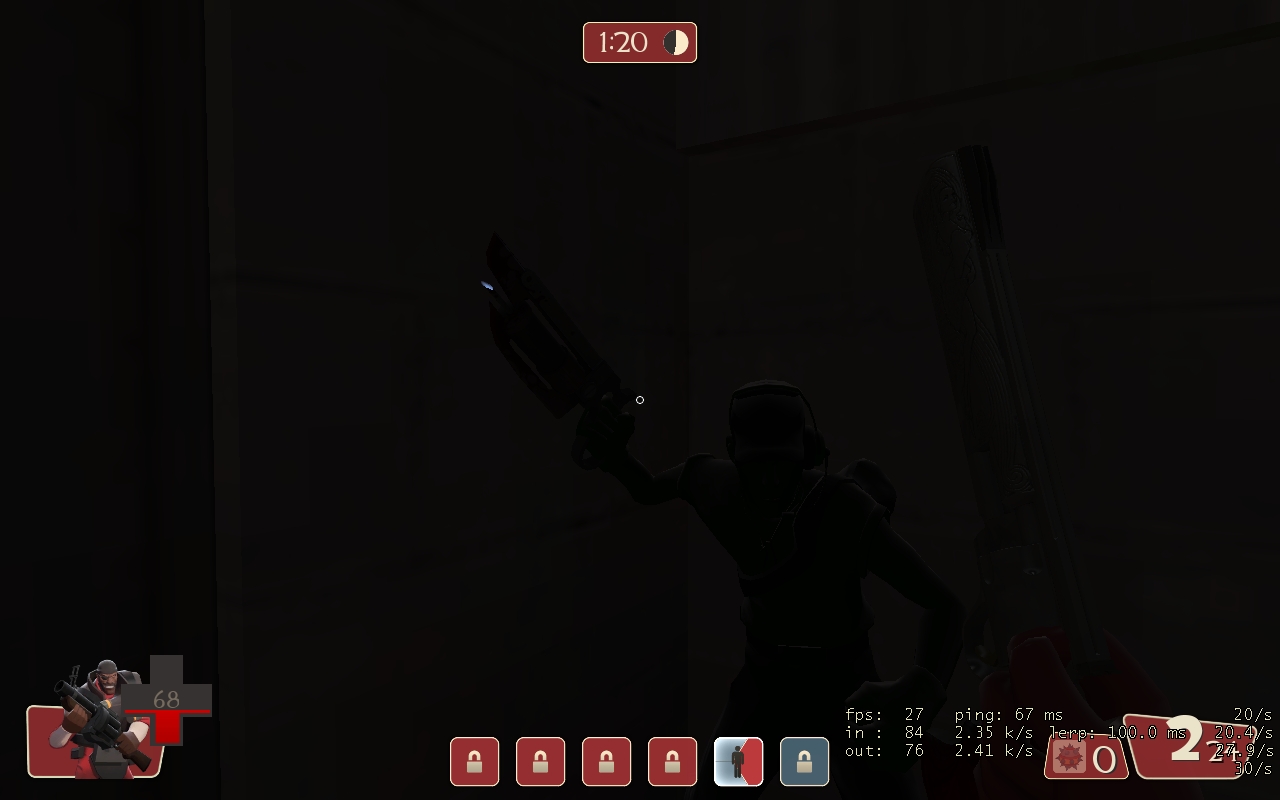This screenshot has height=800, width=1280.
Task: Expand the round timer display
Action: 639,42
